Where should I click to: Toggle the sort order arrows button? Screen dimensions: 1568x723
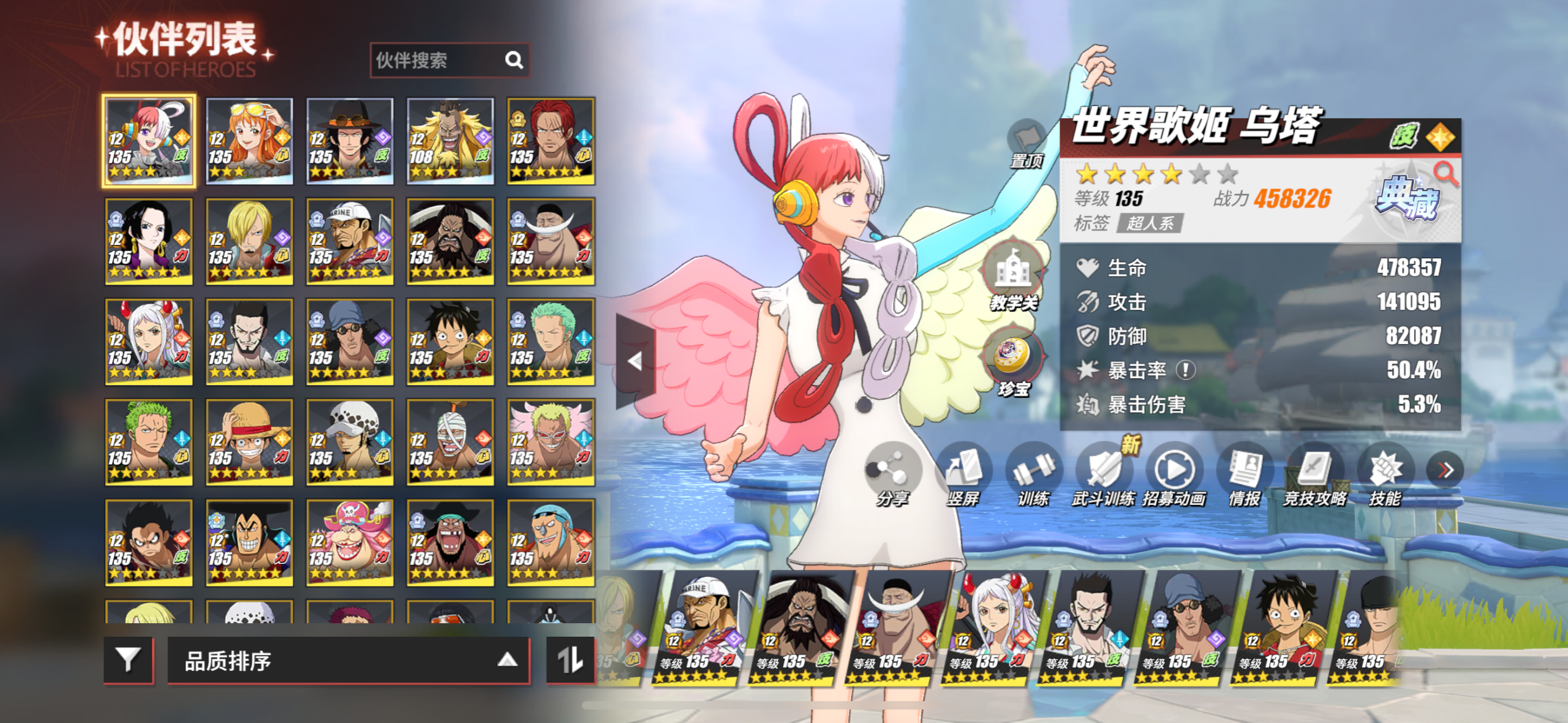click(570, 660)
